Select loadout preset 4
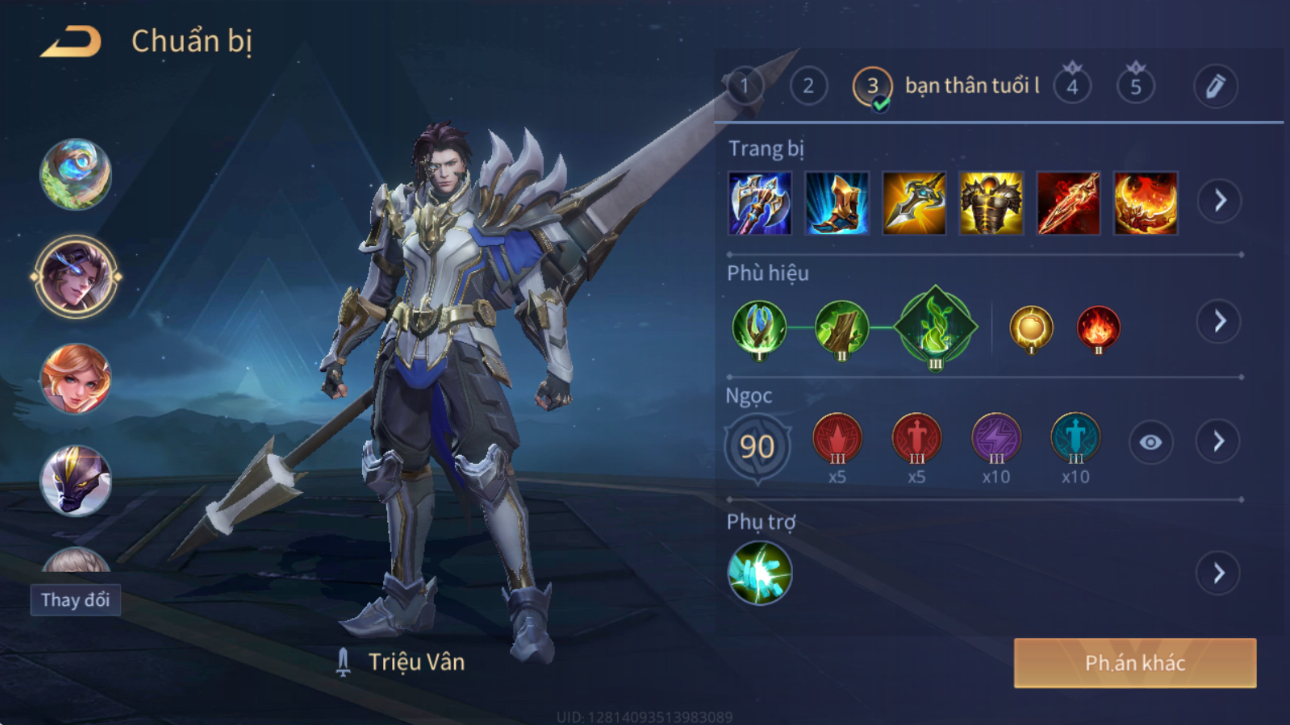Image resolution: width=1290 pixels, height=725 pixels. point(1072,86)
